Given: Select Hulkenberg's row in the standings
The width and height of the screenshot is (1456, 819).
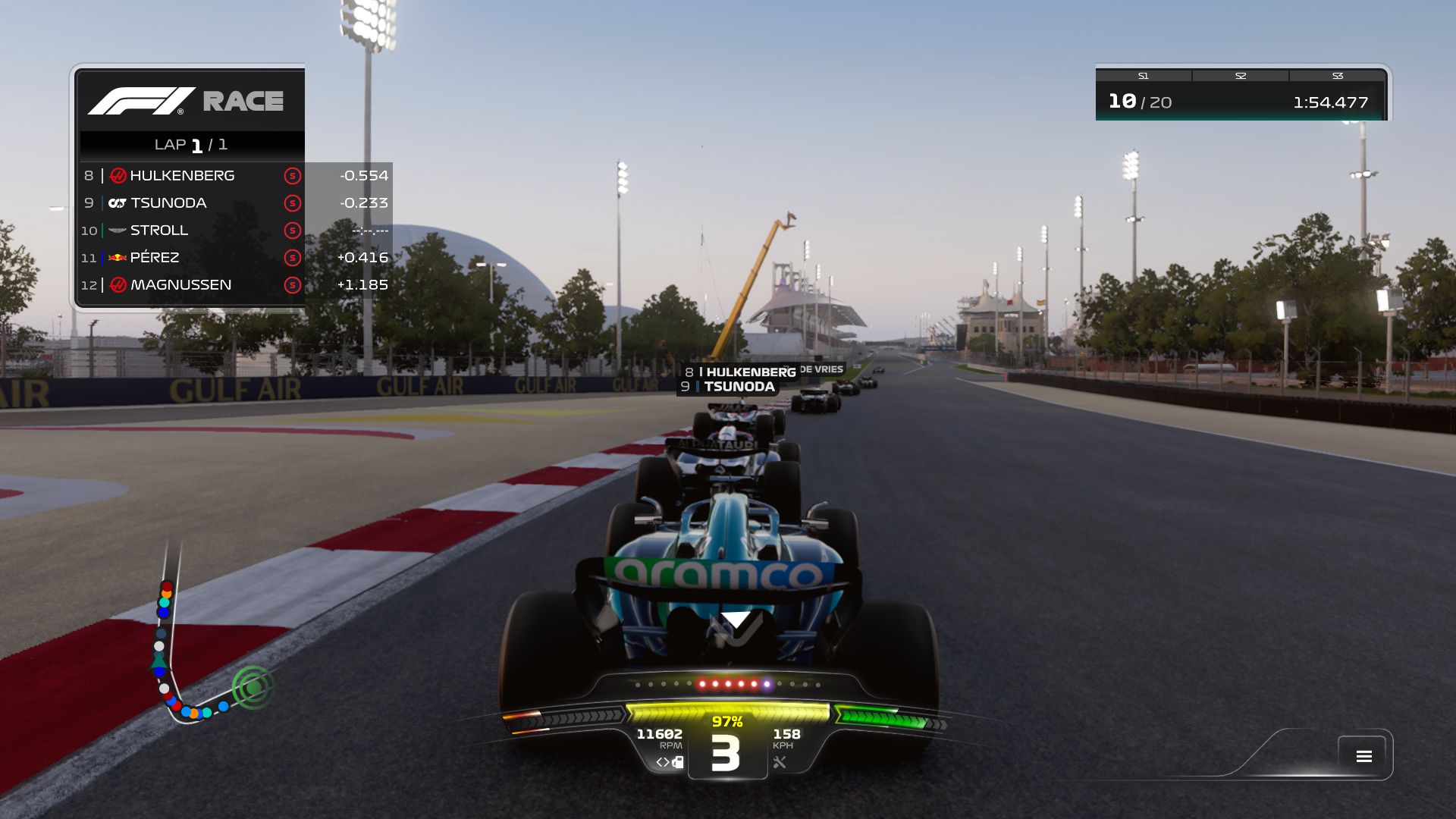Looking at the screenshot, I should pos(235,176).
